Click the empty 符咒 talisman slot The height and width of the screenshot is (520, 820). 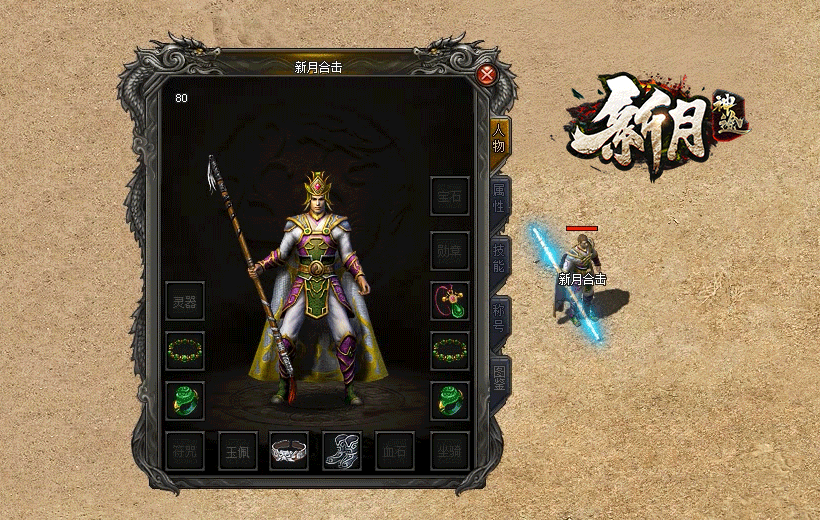[184, 451]
